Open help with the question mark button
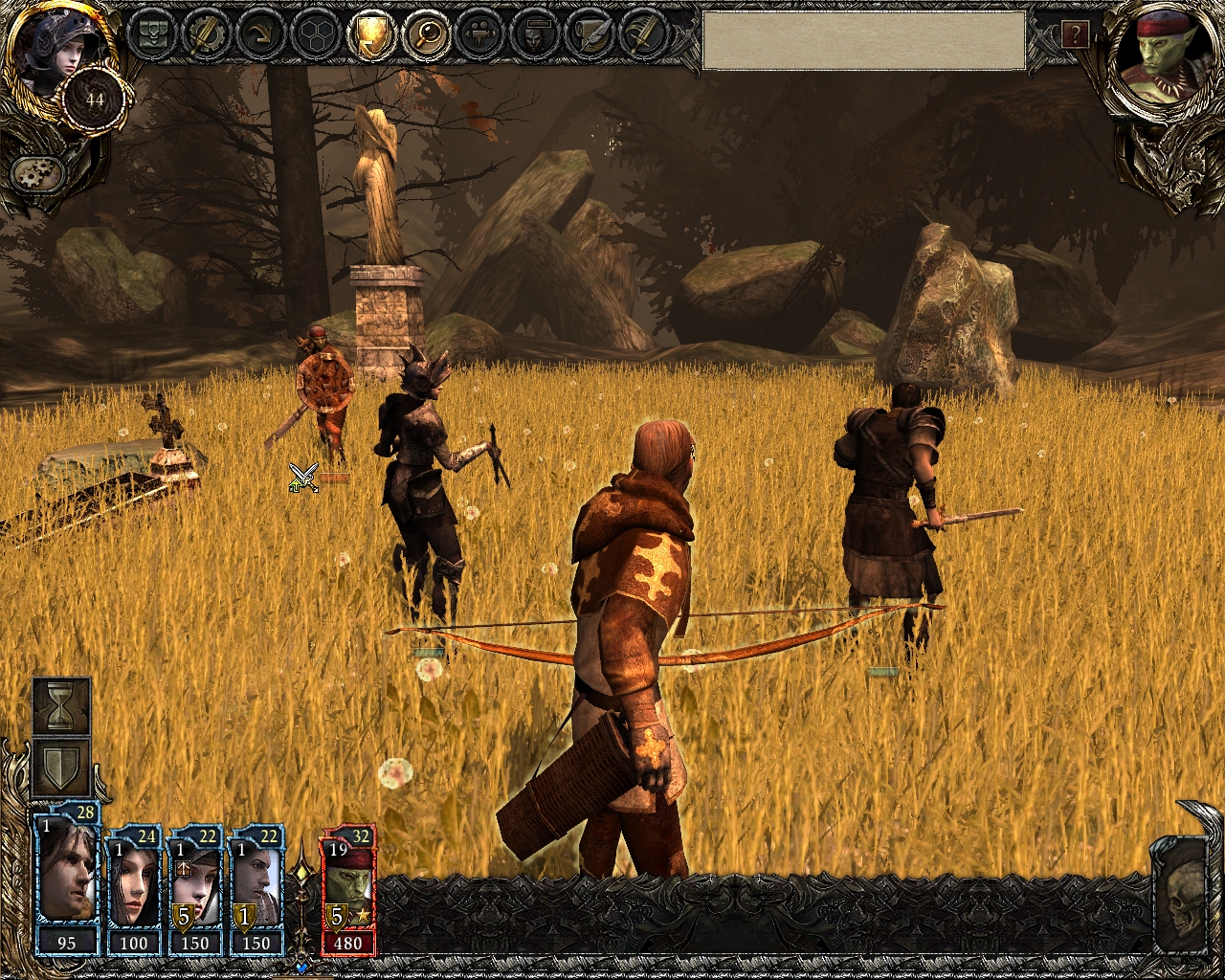1225x980 pixels. pos(1075,35)
